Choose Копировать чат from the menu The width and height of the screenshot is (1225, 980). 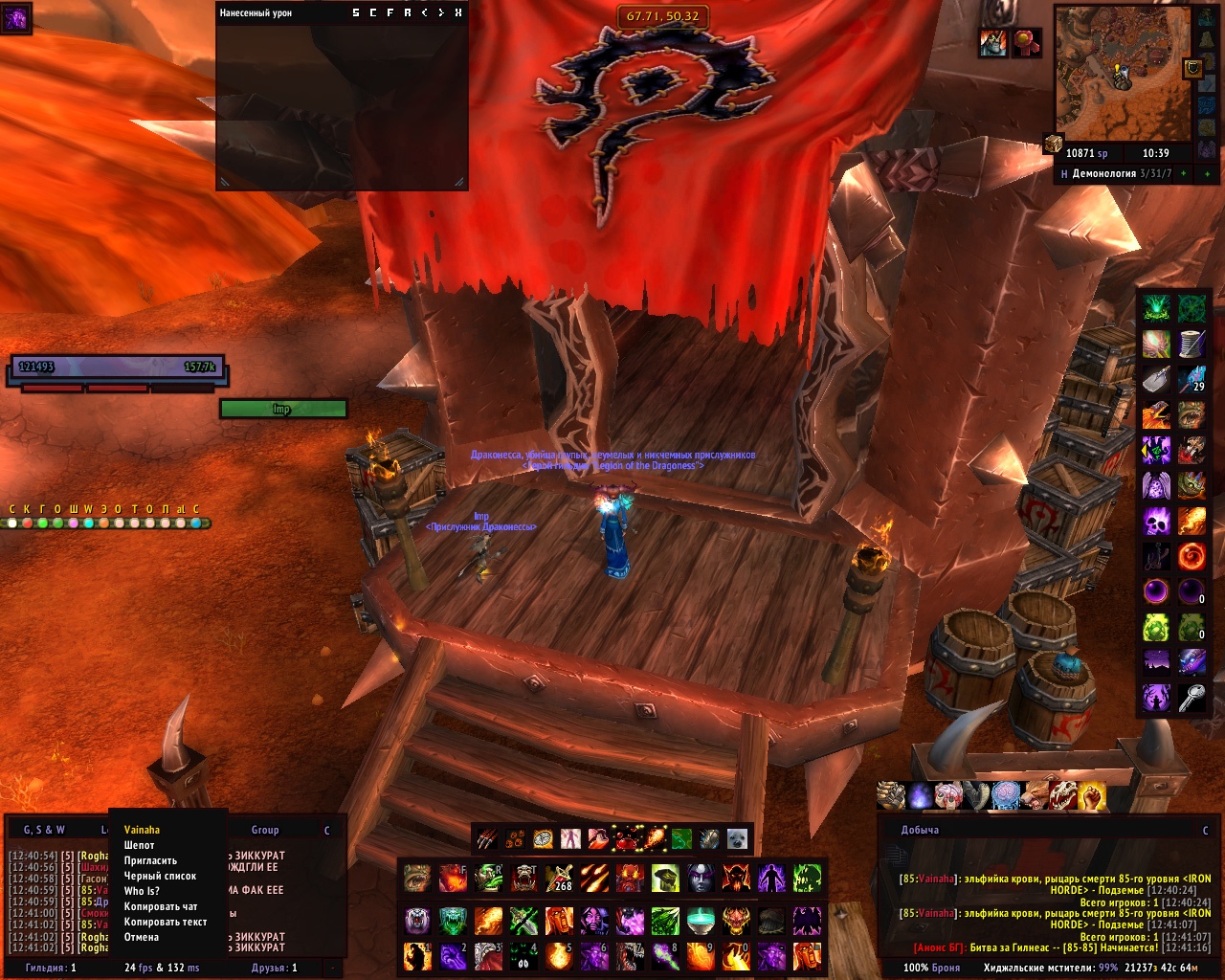161,906
